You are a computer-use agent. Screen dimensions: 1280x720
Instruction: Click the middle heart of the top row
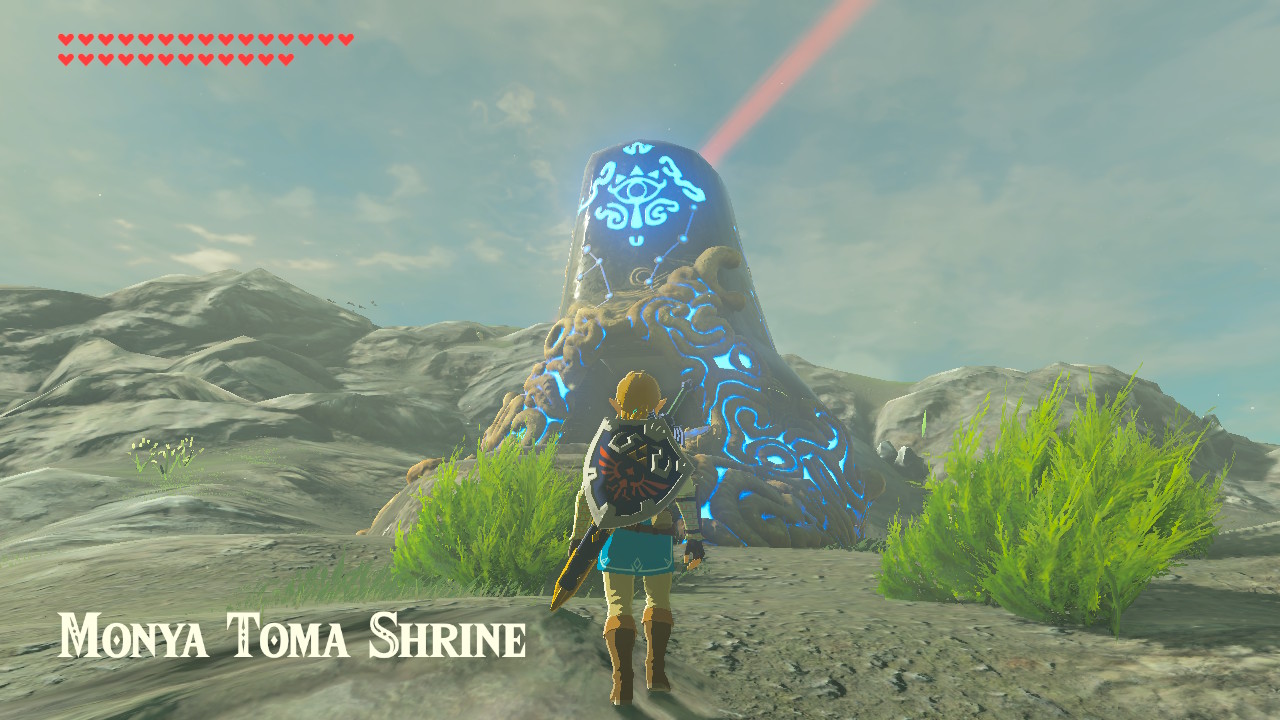point(205,40)
